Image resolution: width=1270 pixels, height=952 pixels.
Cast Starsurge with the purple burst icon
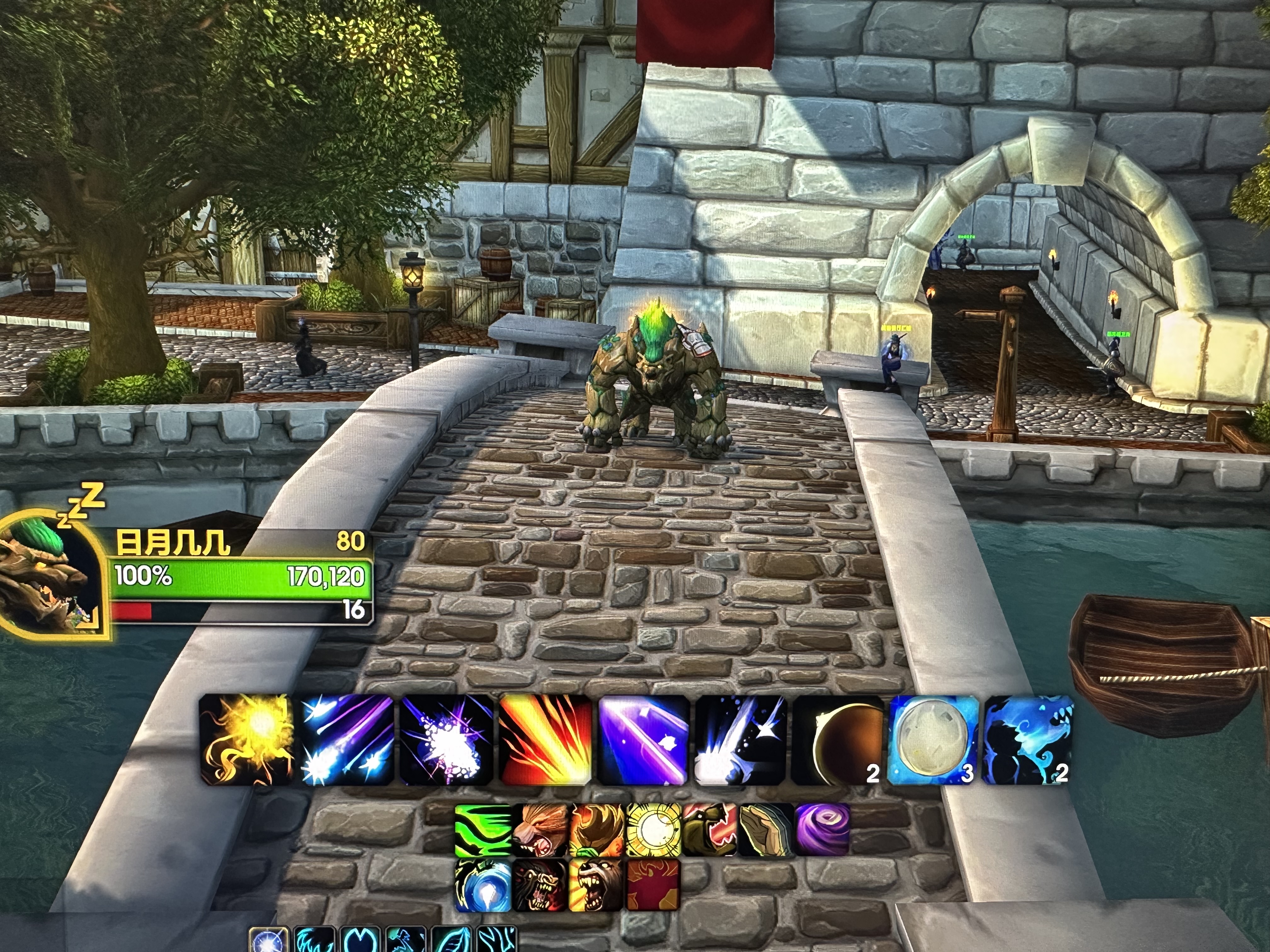(x=446, y=740)
